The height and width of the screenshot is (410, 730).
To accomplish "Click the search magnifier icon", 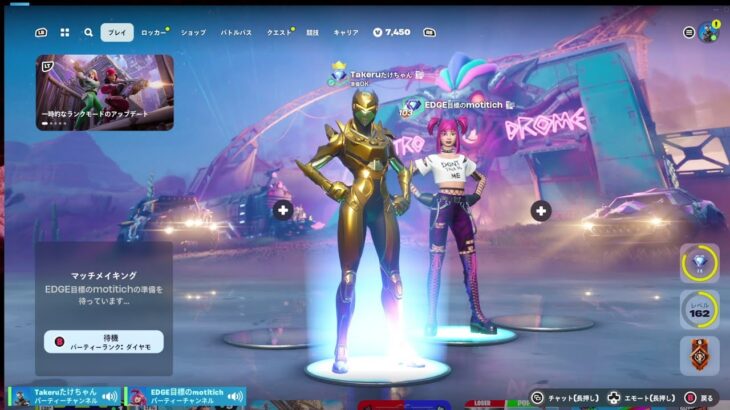I will tap(88, 32).
